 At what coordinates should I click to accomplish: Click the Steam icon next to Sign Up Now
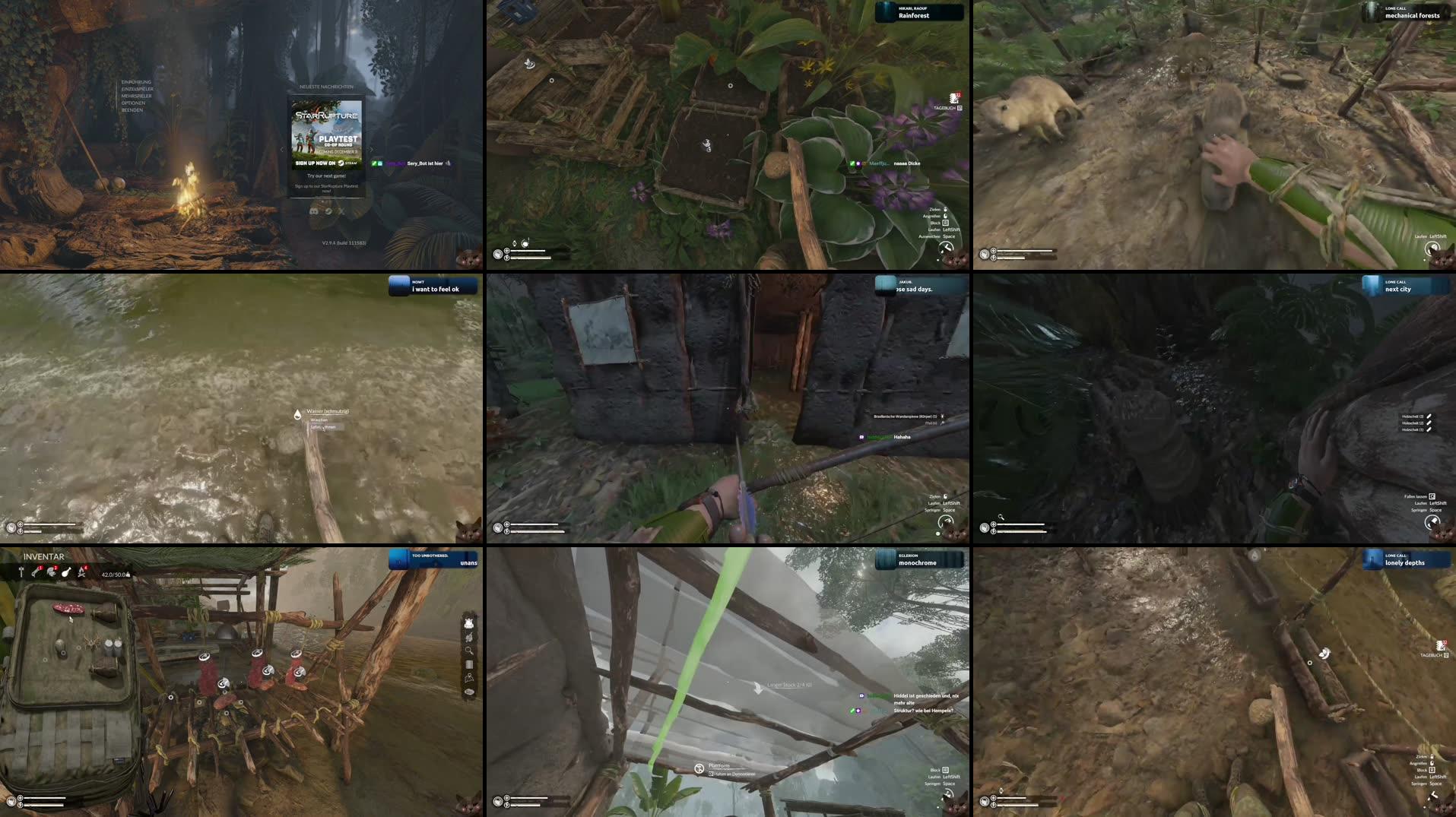pyautogui.click(x=341, y=163)
